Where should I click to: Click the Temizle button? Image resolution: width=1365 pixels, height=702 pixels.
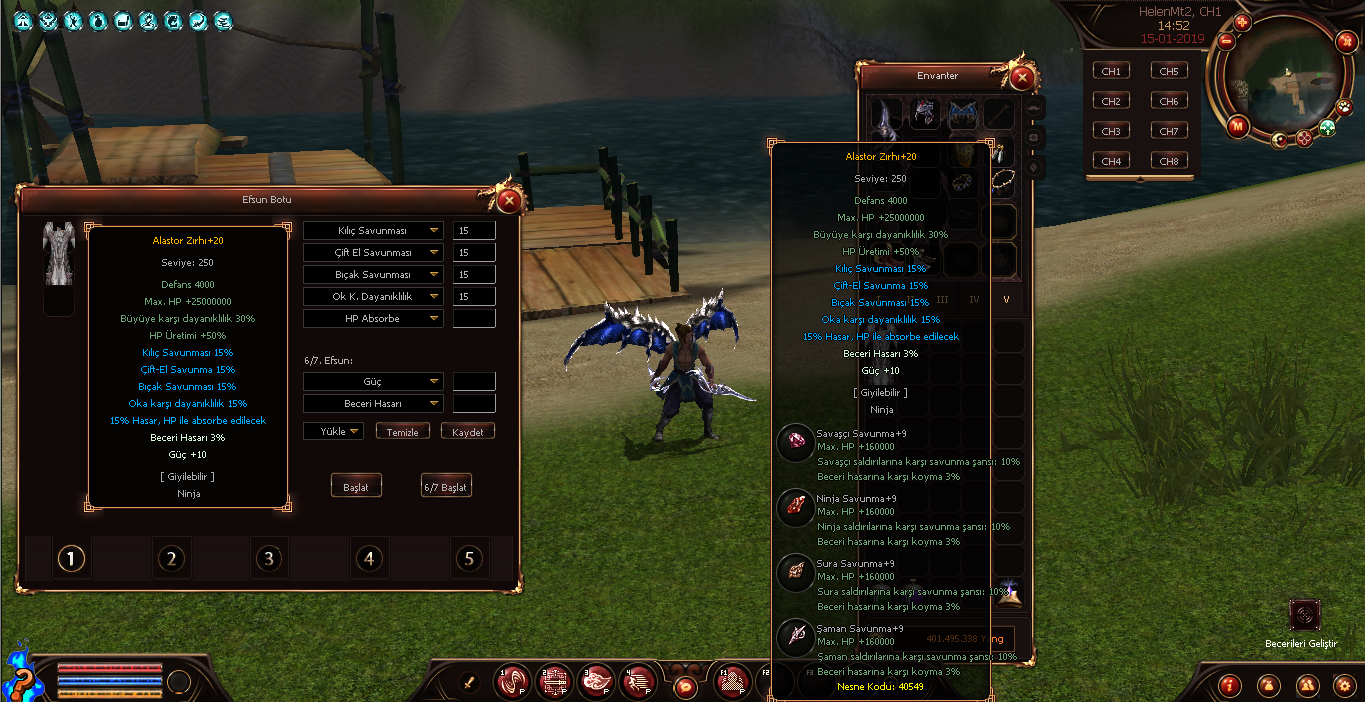point(403,432)
